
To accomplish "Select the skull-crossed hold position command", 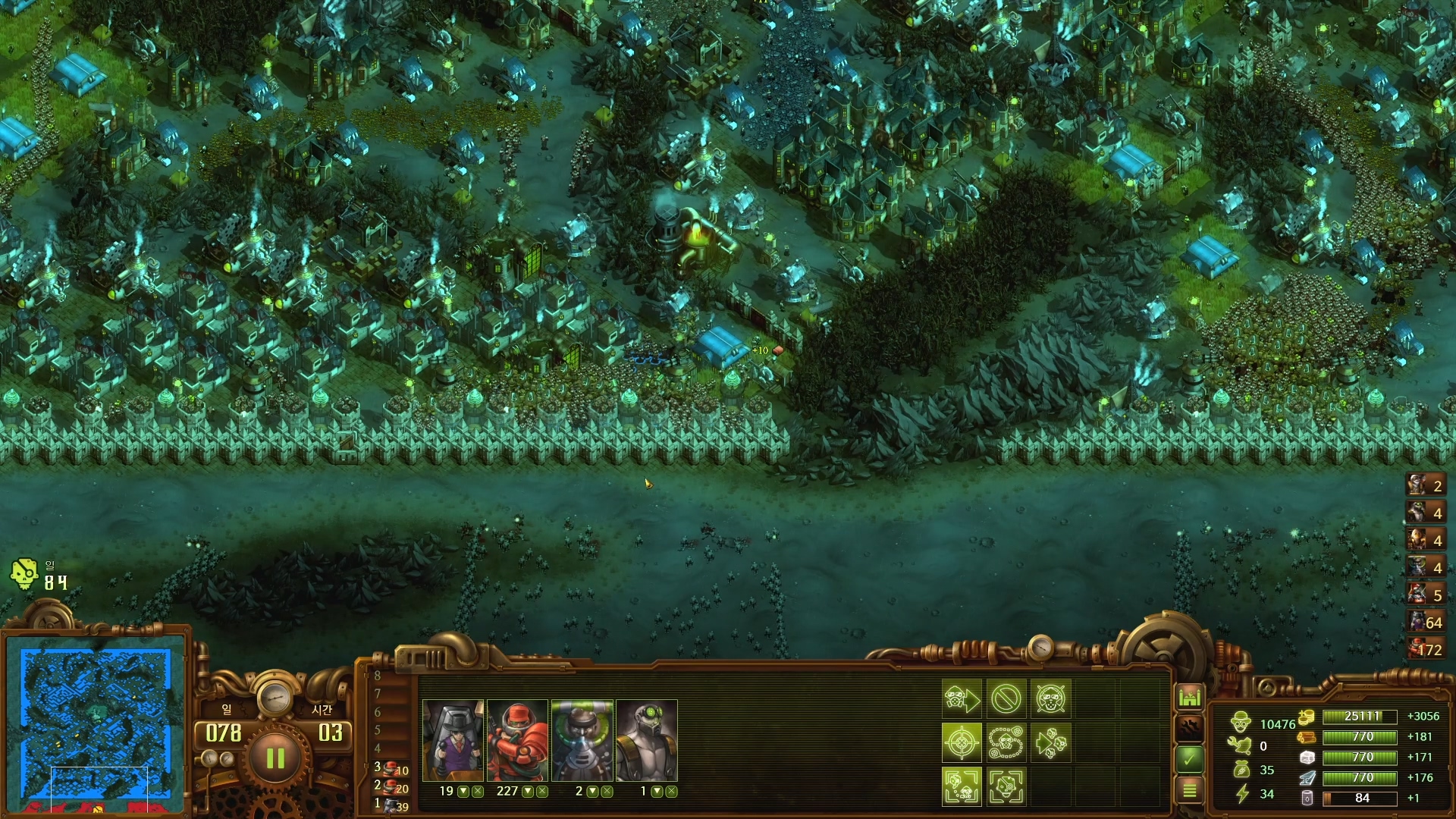I will 1050,698.
